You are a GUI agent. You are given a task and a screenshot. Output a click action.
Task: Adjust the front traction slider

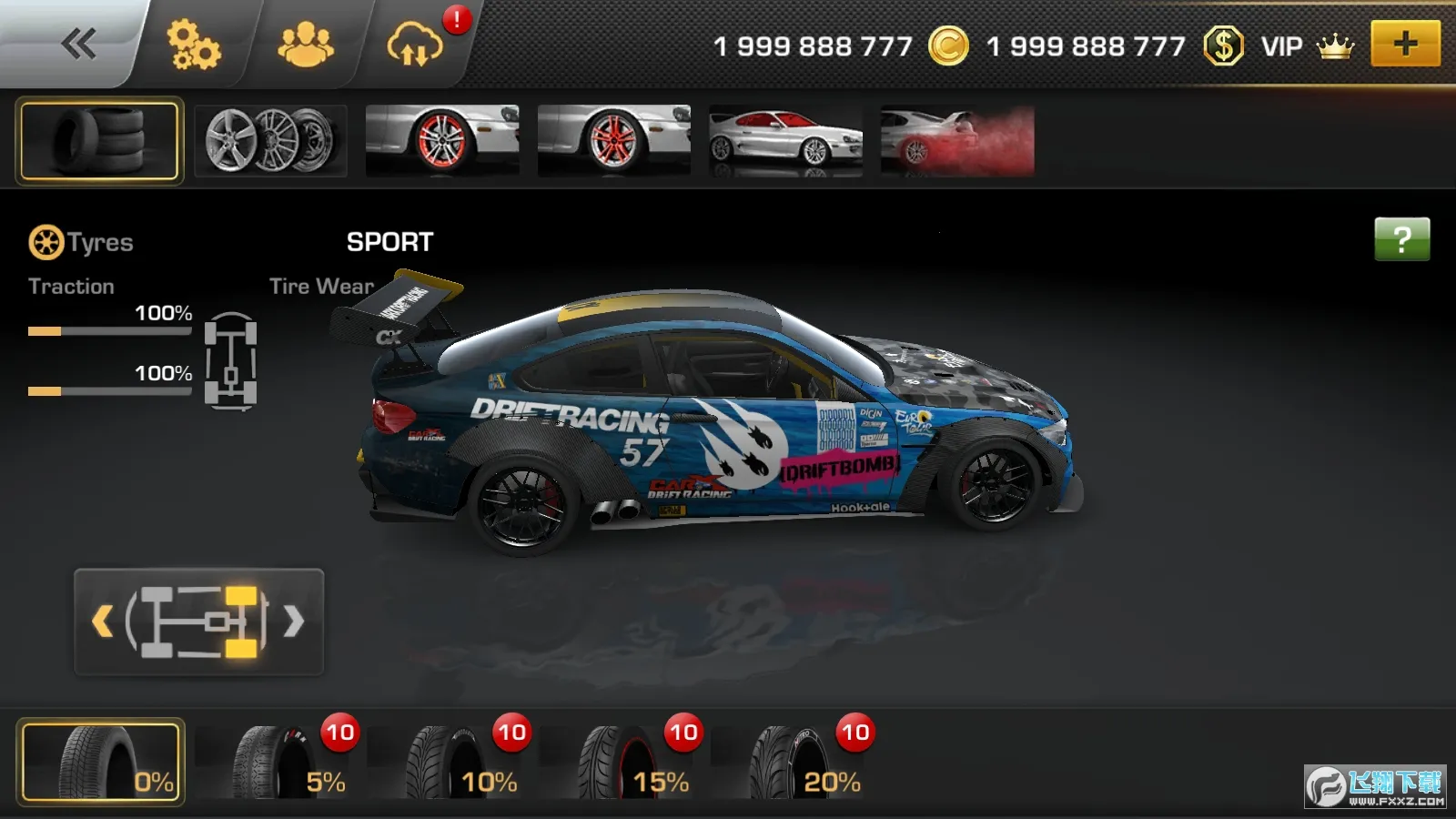(109, 332)
